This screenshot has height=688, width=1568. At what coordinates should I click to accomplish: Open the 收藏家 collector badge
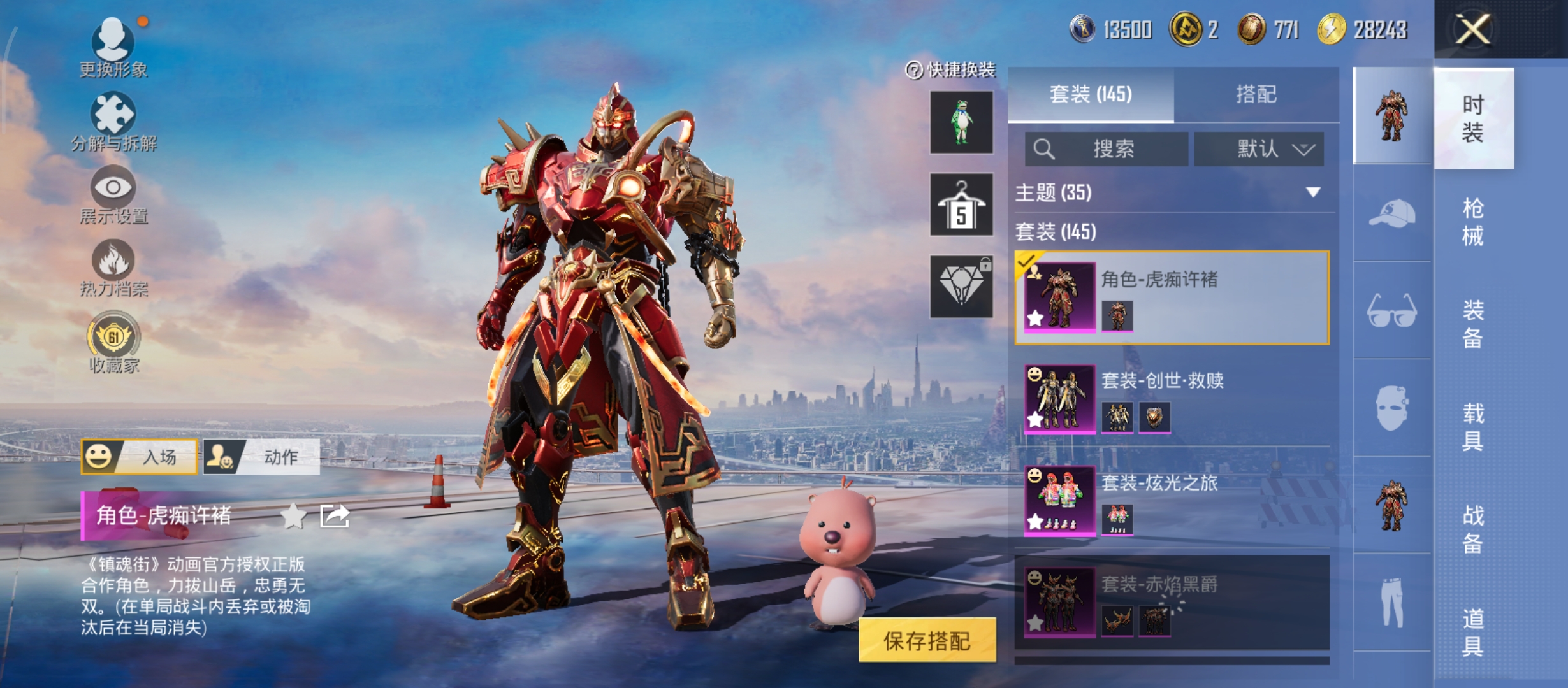(x=113, y=341)
